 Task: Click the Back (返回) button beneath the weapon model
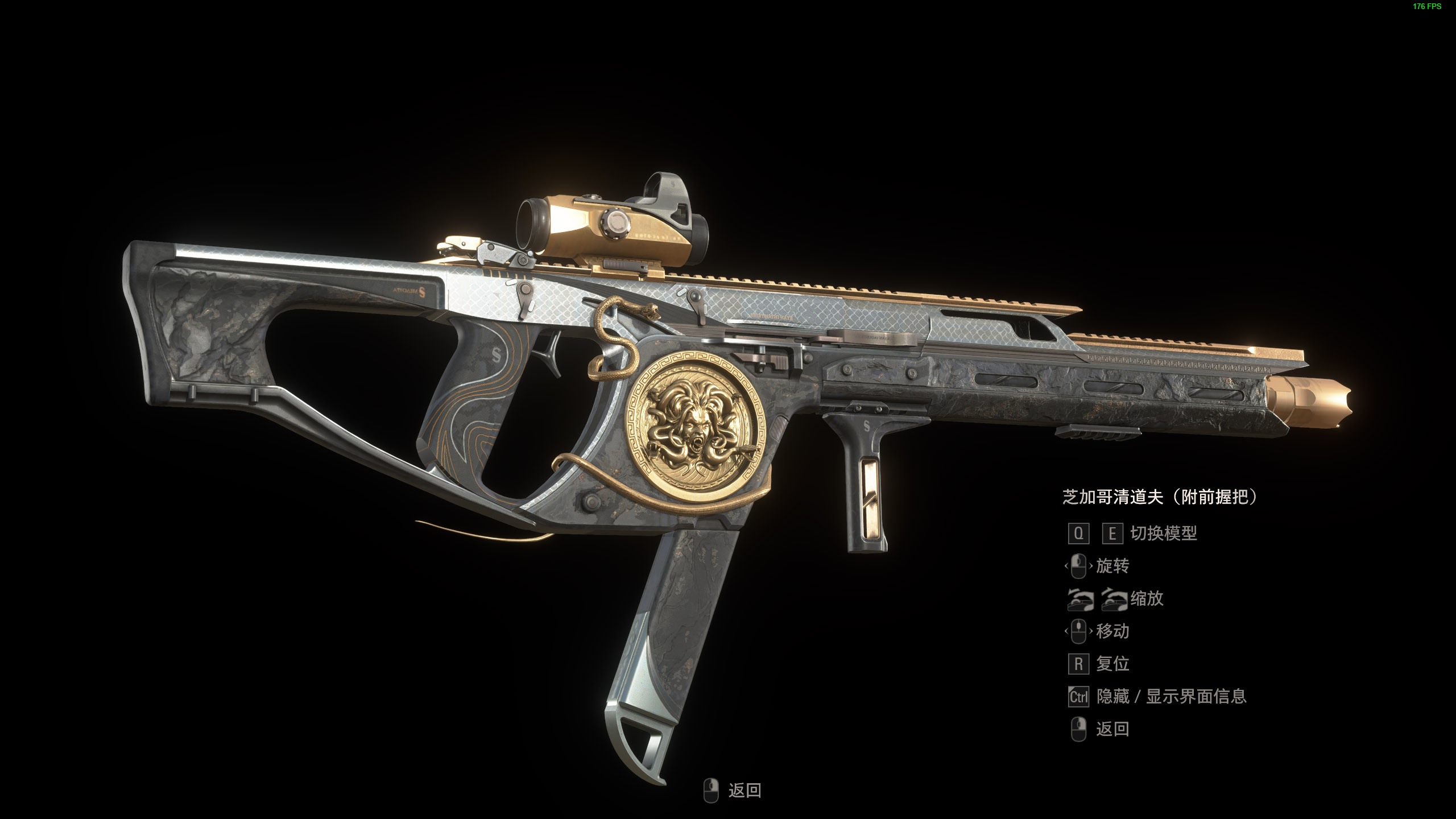[734, 791]
